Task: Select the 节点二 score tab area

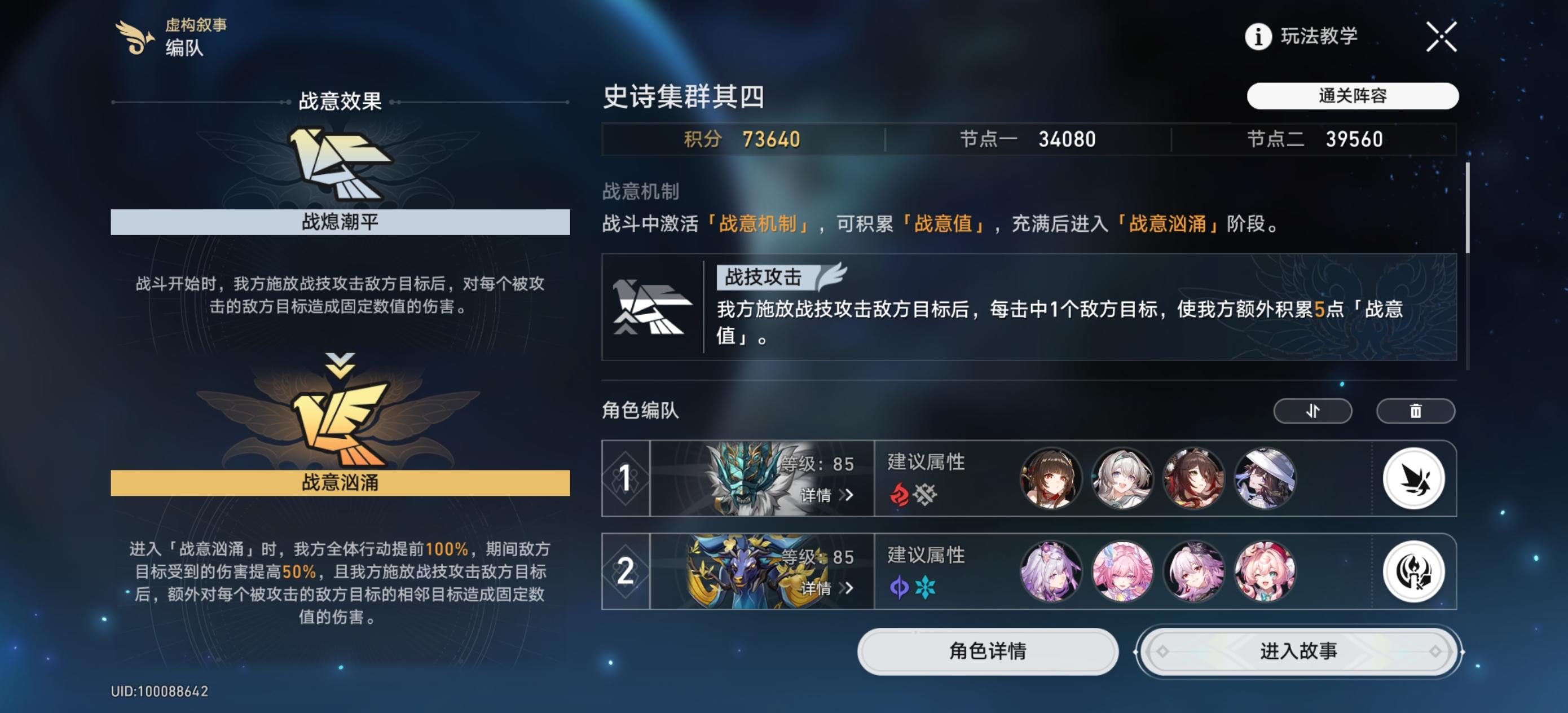Action: click(1333, 139)
